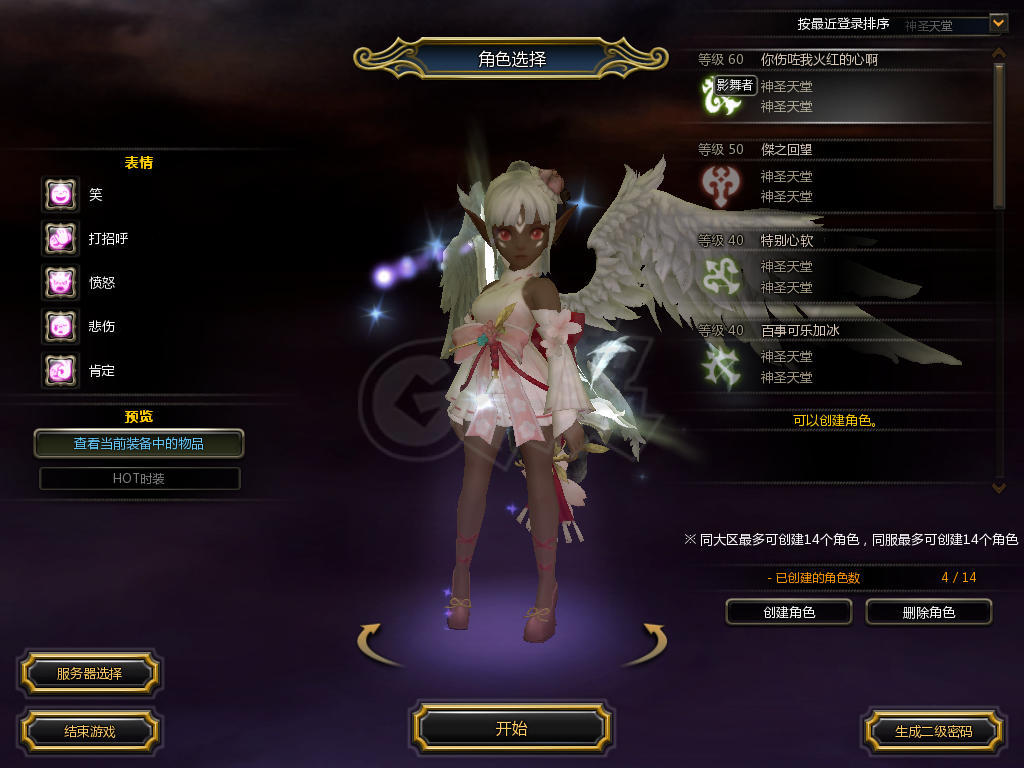Open the 按最近登录排序 sort dropdown

pos(997,23)
